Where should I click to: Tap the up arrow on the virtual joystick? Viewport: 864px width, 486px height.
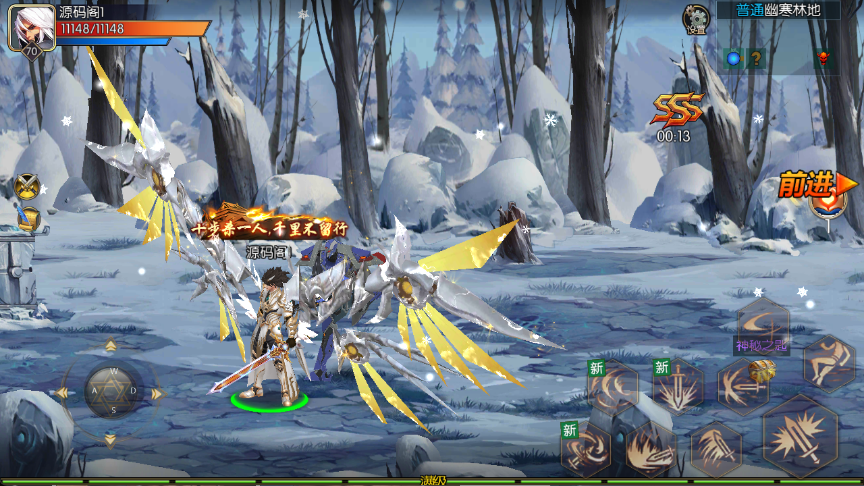click(x=109, y=347)
